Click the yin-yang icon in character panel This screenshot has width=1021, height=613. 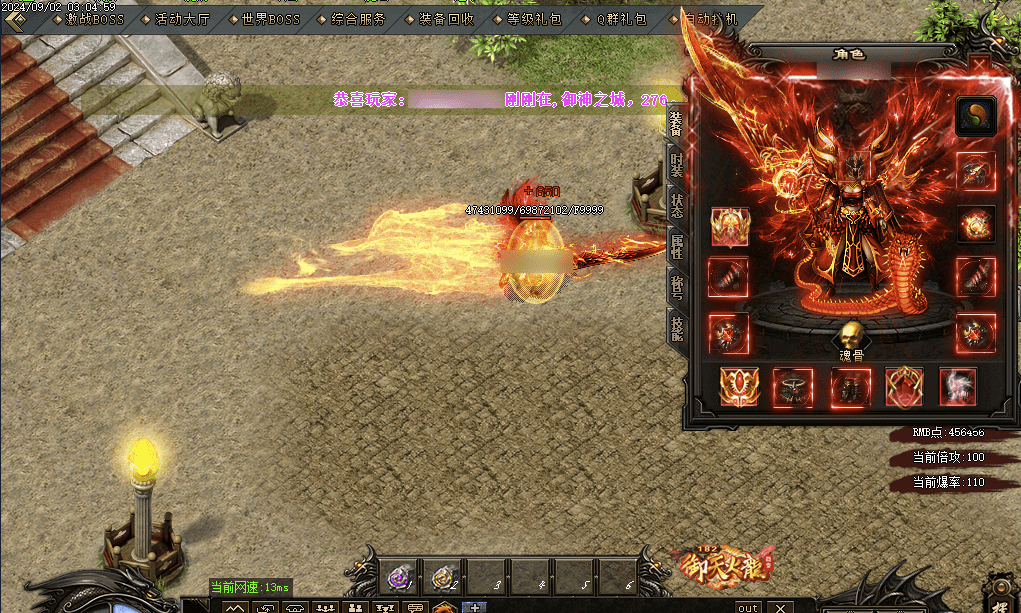(976, 115)
